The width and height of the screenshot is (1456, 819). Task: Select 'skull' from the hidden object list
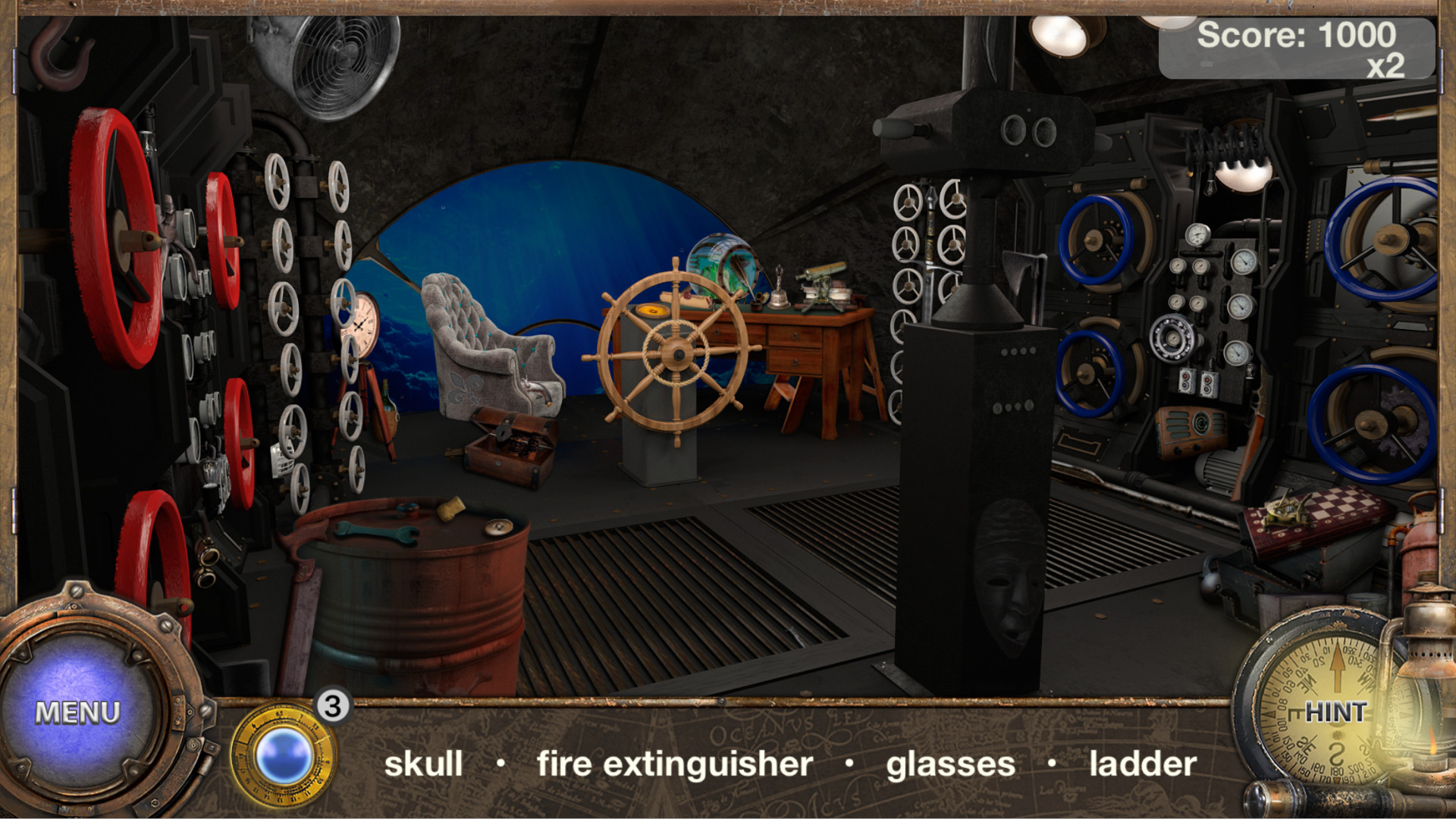(425, 764)
